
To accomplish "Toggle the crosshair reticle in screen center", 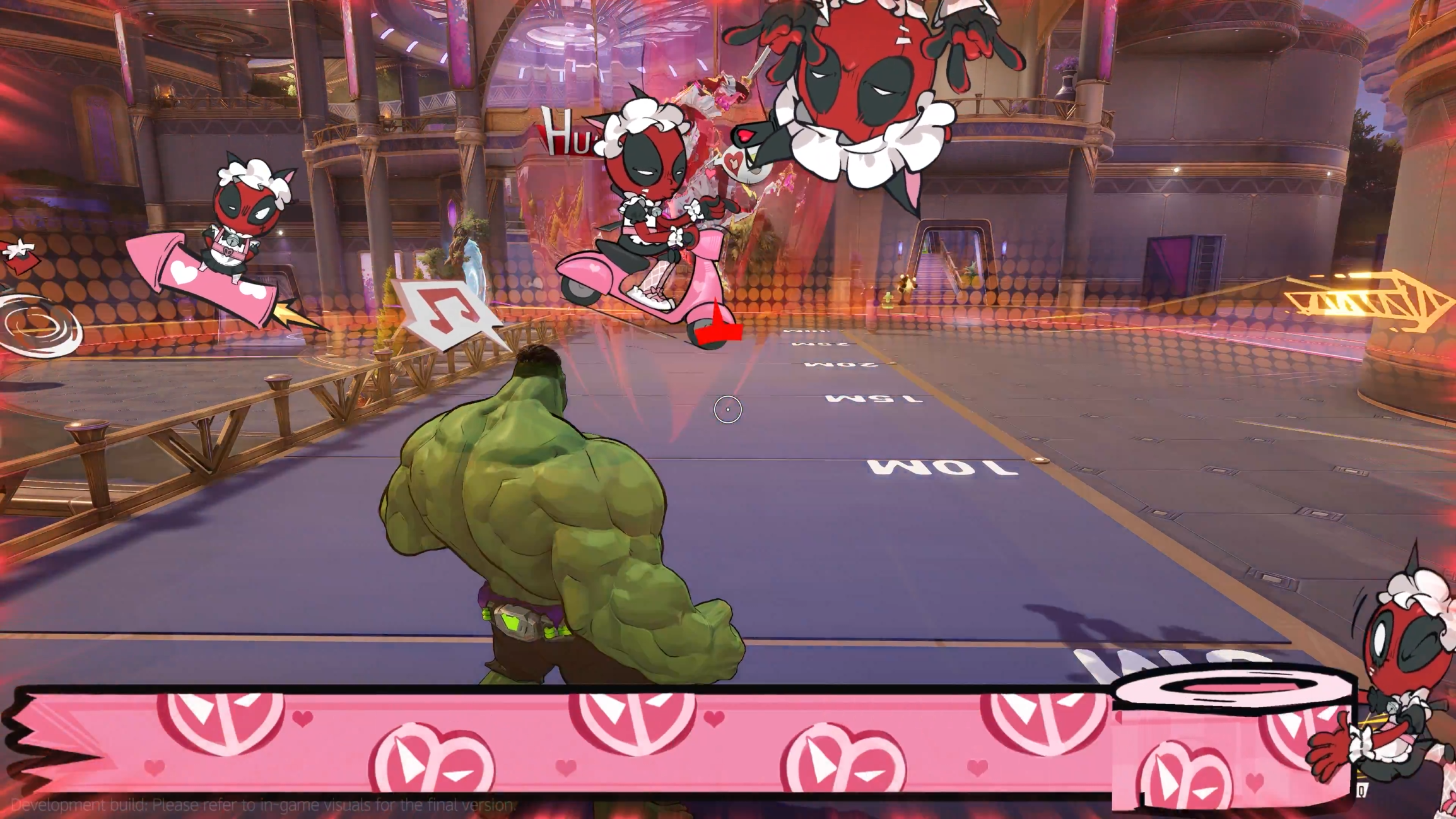I will [x=727, y=409].
